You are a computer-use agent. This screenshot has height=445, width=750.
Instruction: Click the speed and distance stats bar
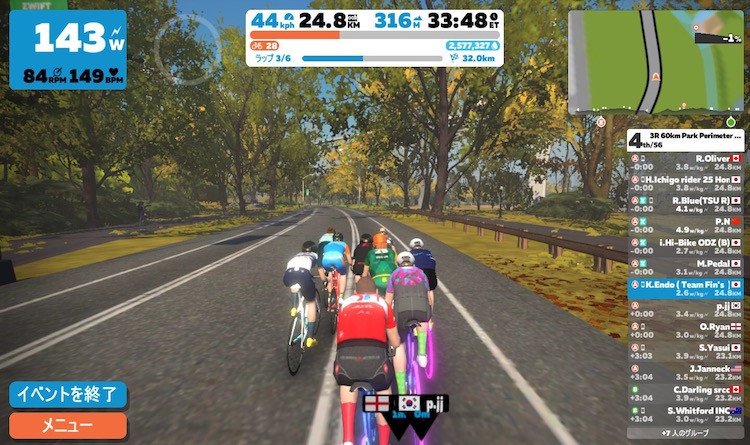coord(375,20)
